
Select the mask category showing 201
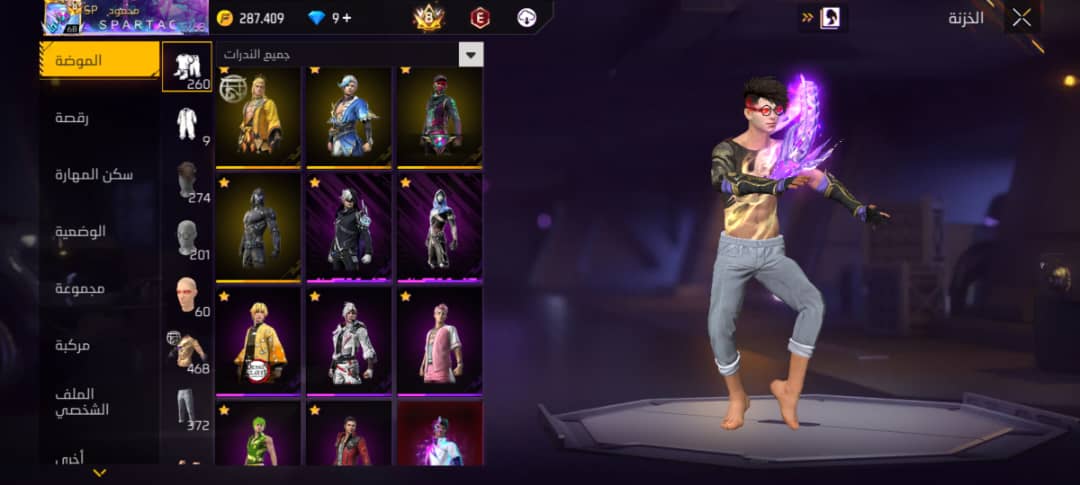(187, 239)
